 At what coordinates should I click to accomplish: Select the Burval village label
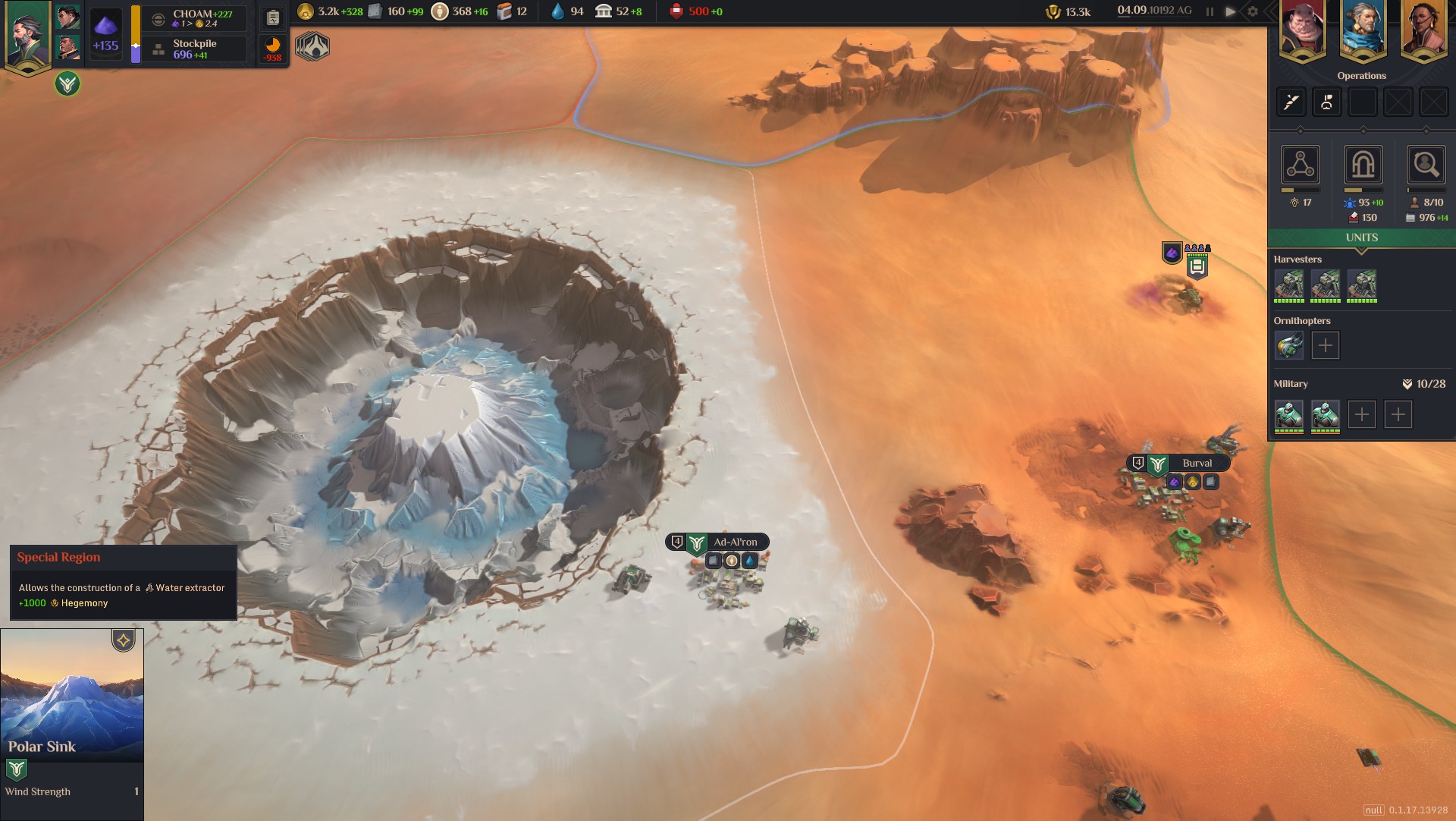pos(1196,463)
